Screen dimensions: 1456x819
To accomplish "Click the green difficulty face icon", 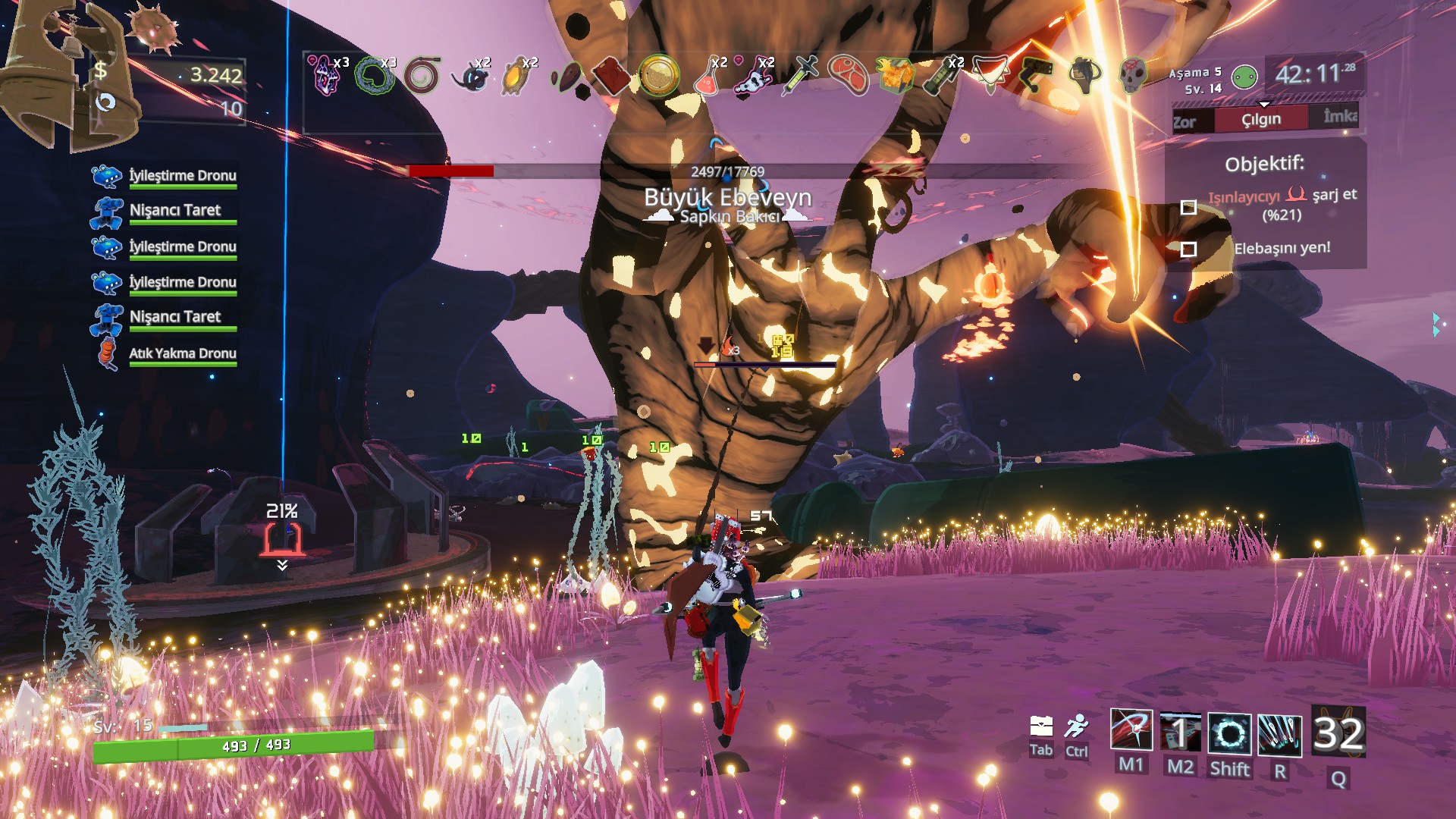I will [1244, 77].
